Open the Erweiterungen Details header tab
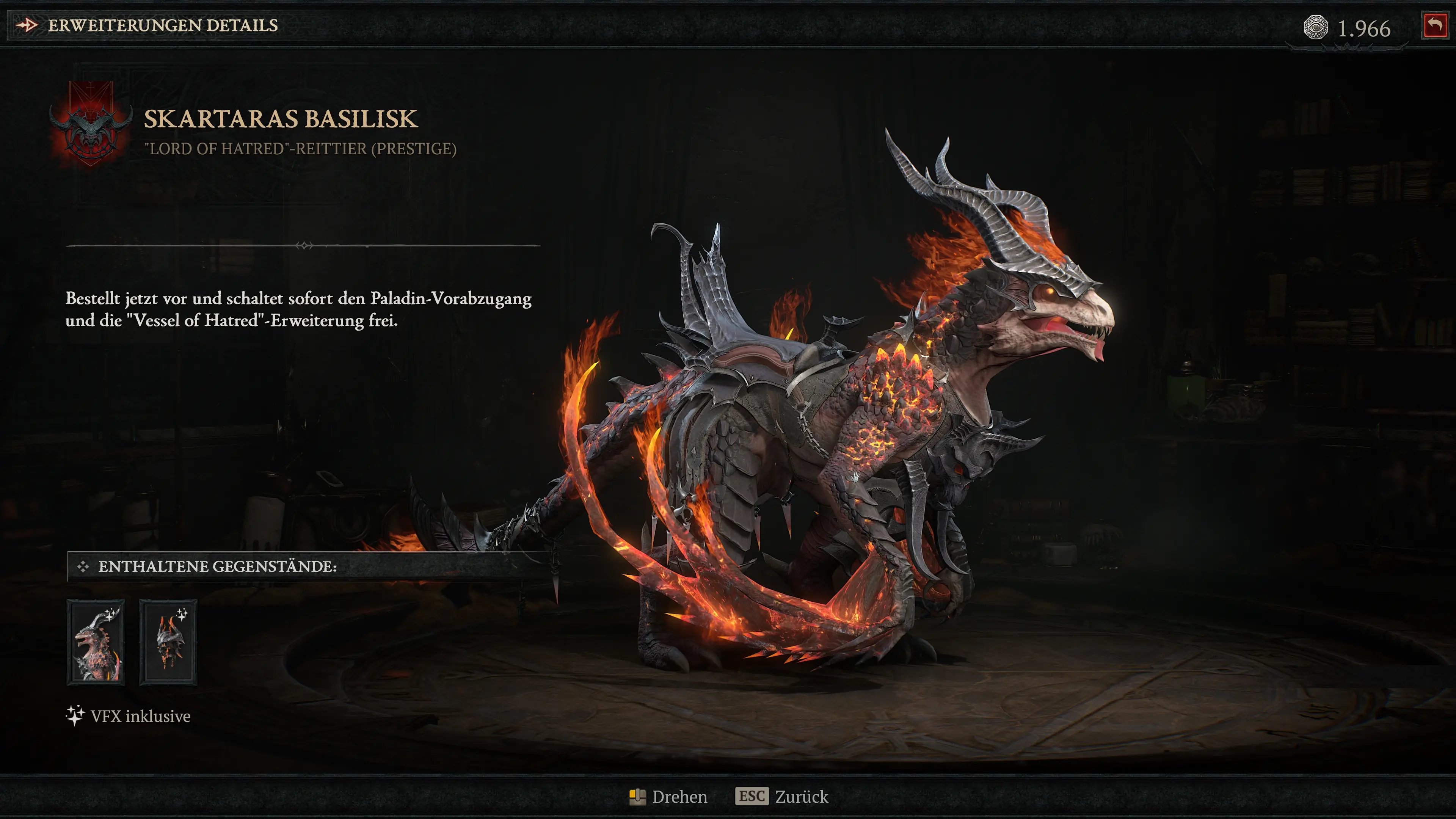1456x819 pixels. 163,25
